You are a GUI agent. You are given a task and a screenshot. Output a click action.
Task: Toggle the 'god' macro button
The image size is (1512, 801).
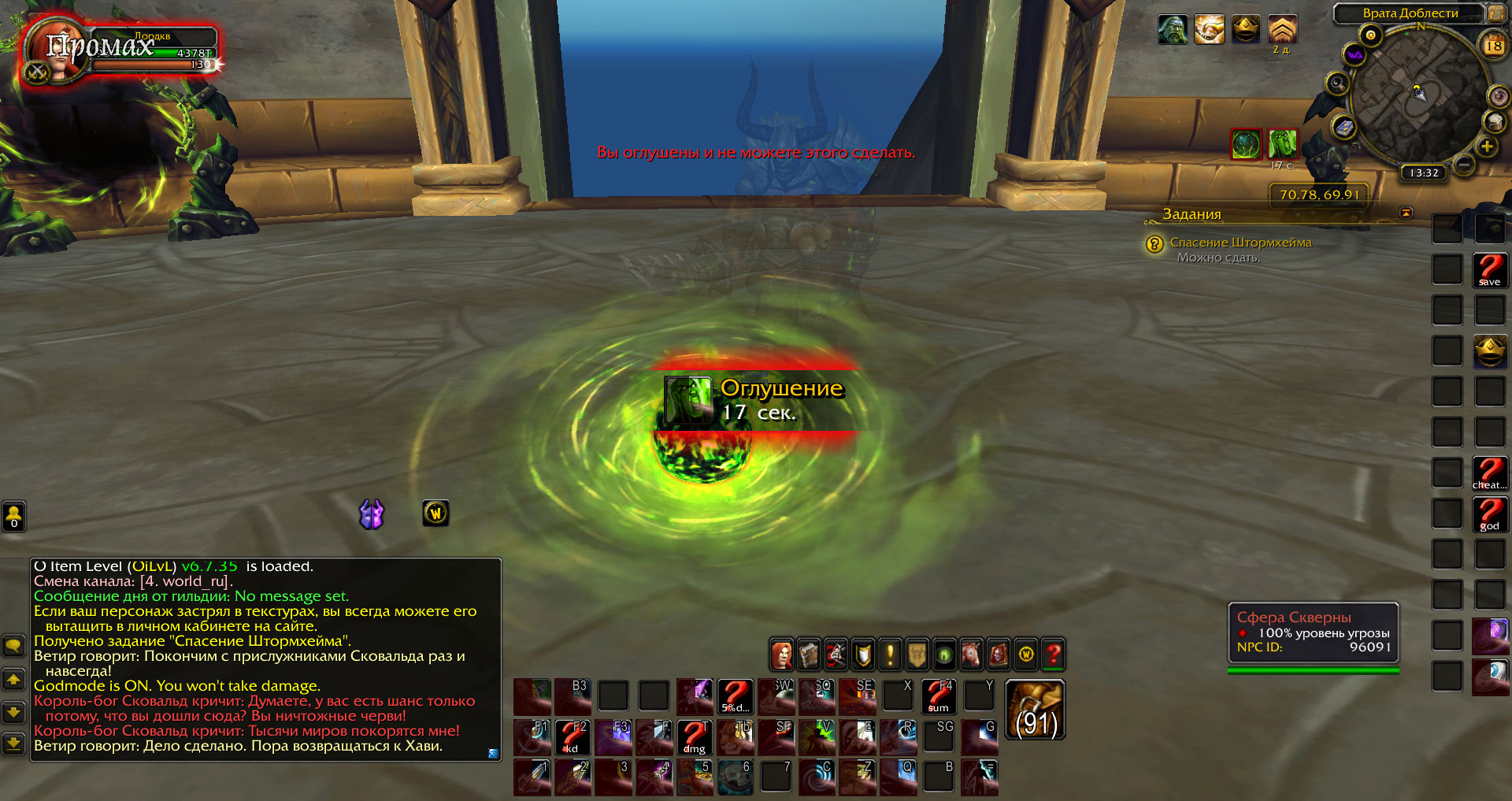pyautogui.click(x=1489, y=514)
